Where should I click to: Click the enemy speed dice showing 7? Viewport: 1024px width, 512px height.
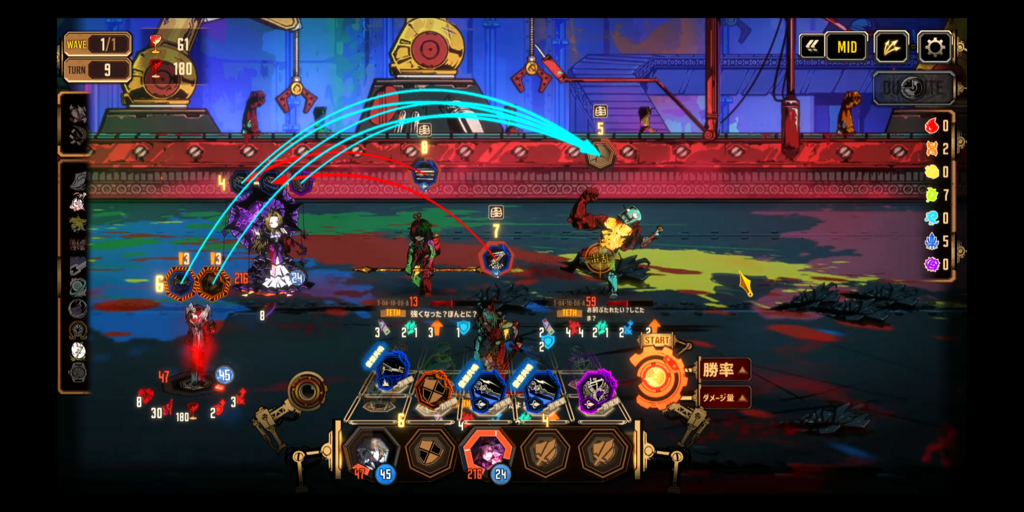(495, 258)
